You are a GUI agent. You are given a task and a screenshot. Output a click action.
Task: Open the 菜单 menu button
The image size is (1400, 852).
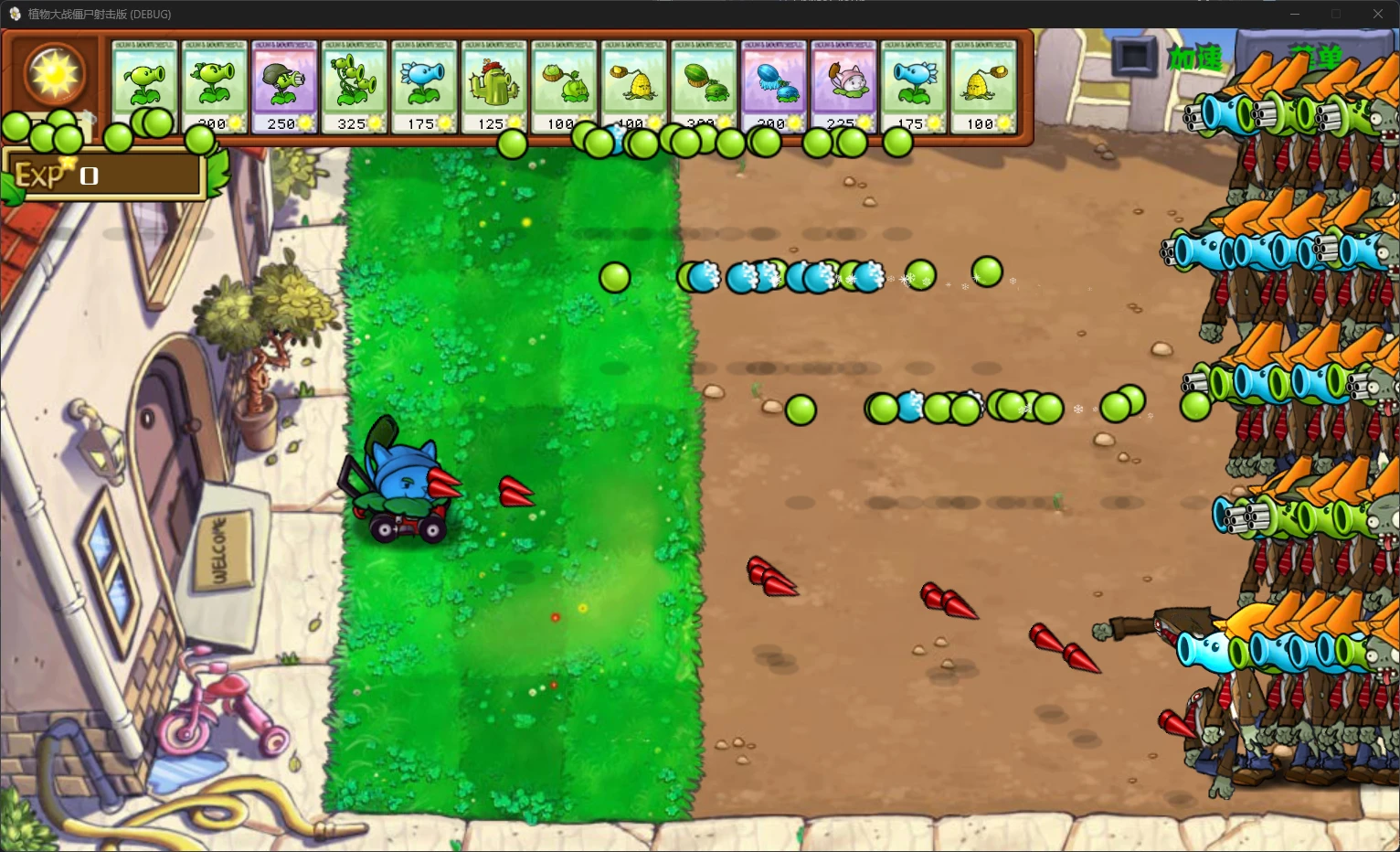click(x=1316, y=54)
